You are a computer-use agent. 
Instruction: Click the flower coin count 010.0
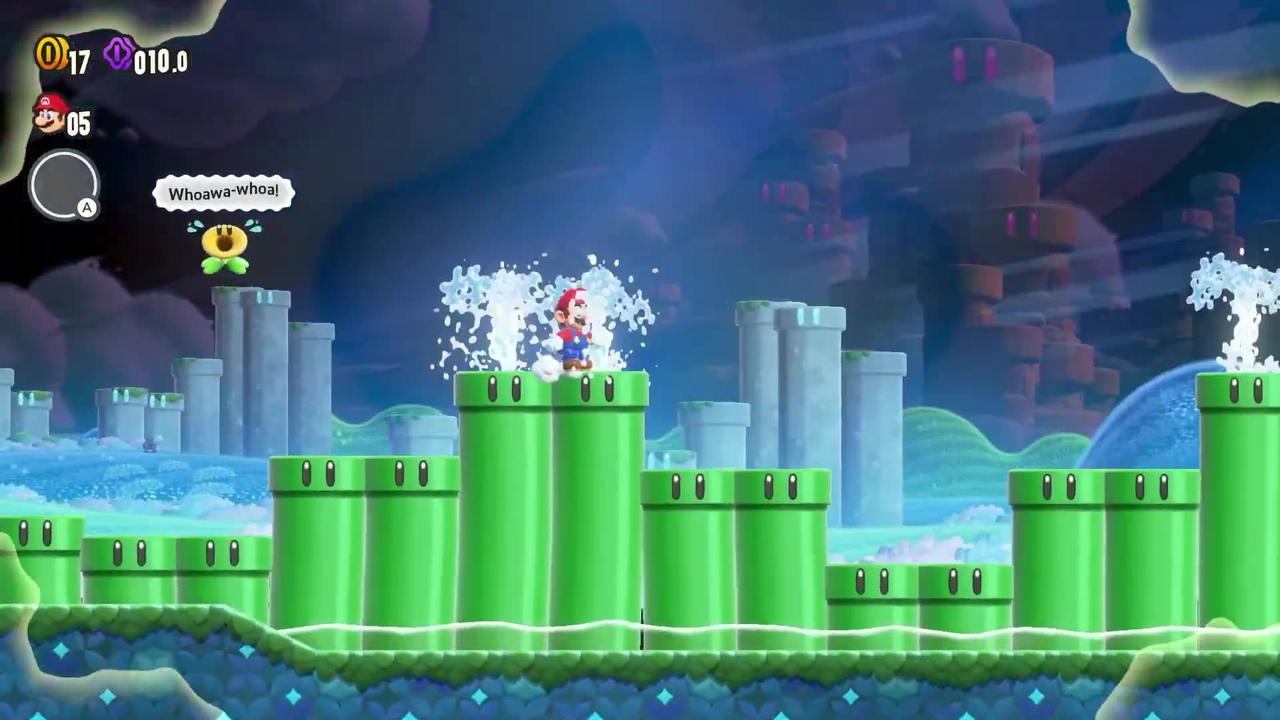tap(160, 62)
